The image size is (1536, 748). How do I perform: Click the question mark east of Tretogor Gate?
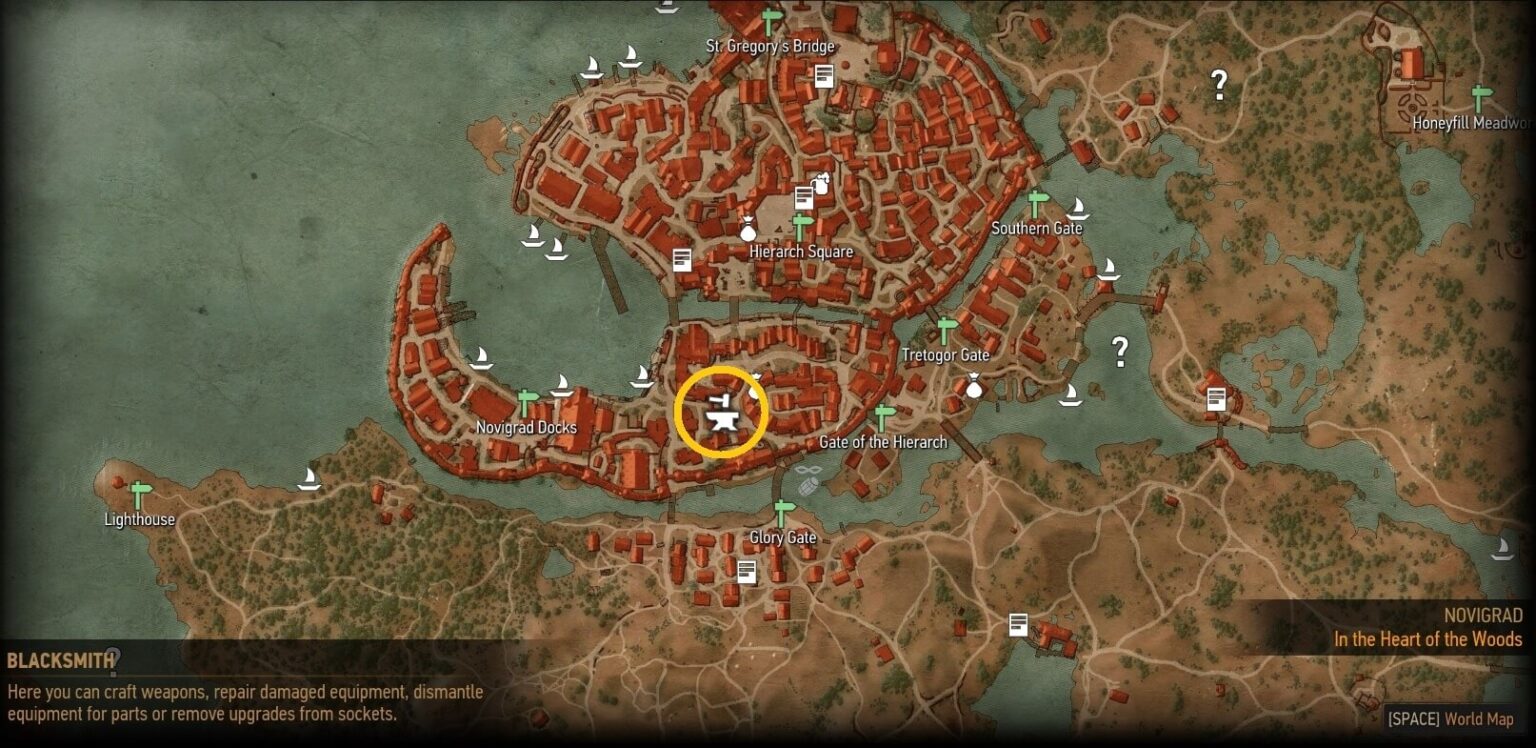click(1119, 352)
